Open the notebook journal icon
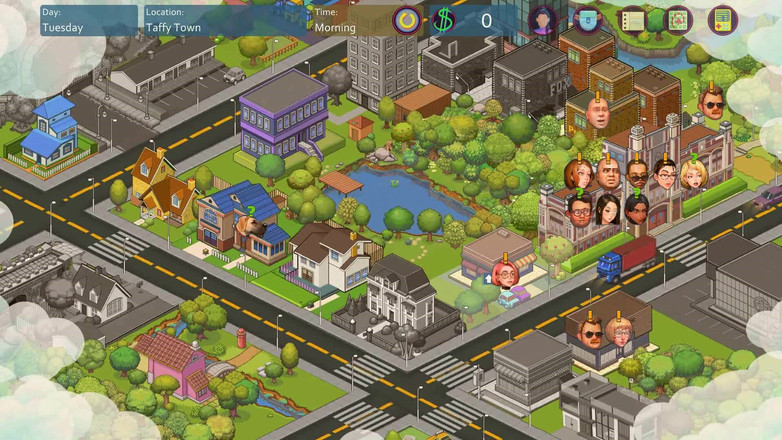Viewport: 782px width, 440px height. tap(632, 19)
